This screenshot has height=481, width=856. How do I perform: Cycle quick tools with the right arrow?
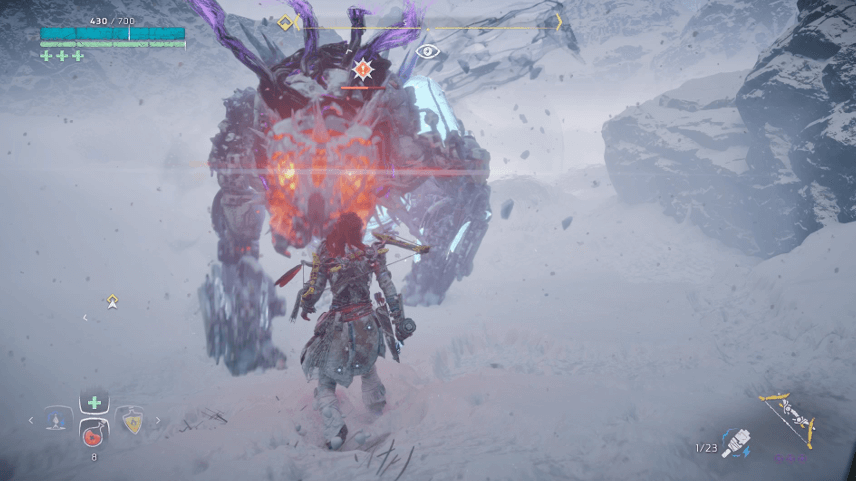[x=157, y=421]
